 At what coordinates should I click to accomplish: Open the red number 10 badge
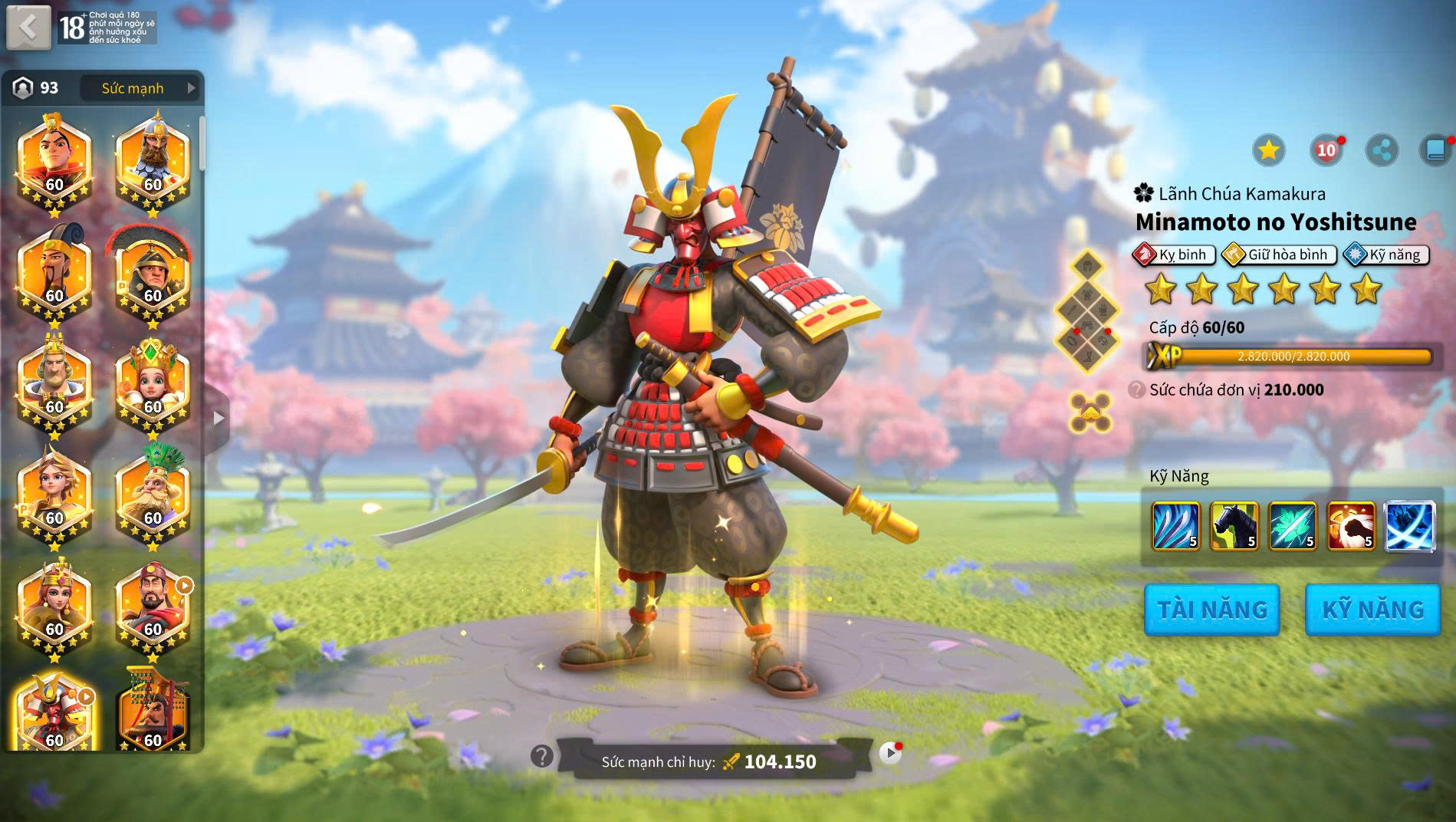(x=1326, y=150)
